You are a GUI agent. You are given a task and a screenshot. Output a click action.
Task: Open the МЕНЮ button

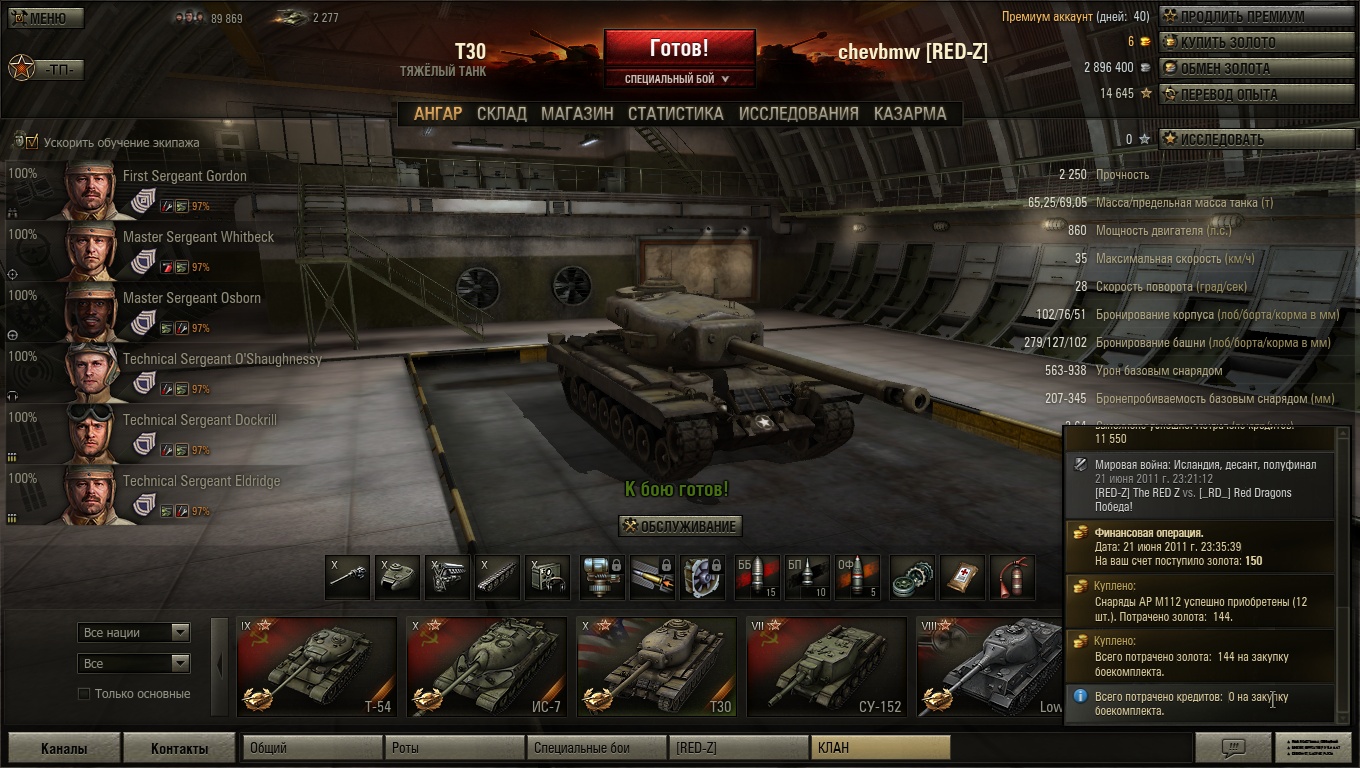(x=47, y=18)
